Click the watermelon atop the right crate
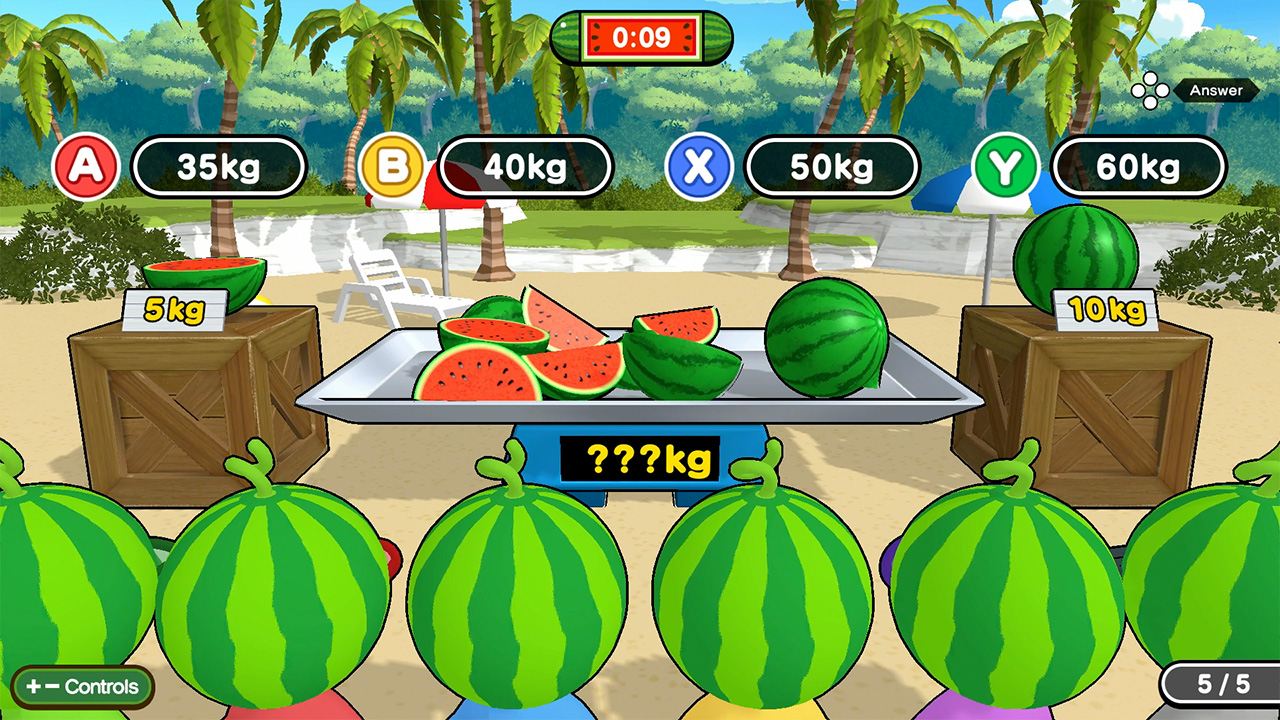Image resolution: width=1280 pixels, height=720 pixels. [1076, 247]
